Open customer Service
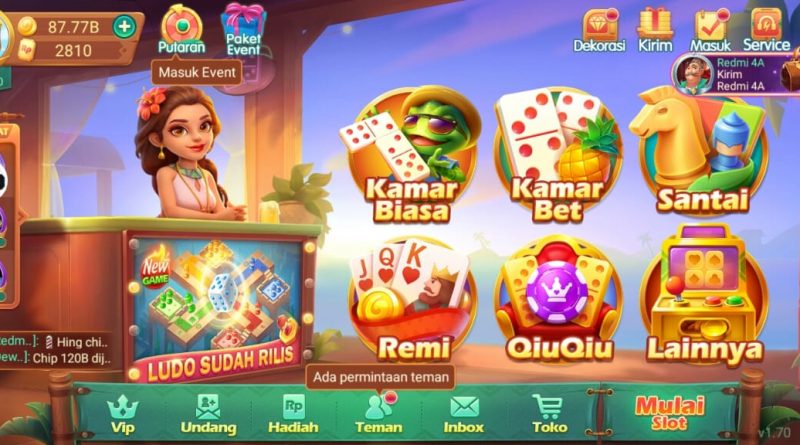 tap(766, 28)
